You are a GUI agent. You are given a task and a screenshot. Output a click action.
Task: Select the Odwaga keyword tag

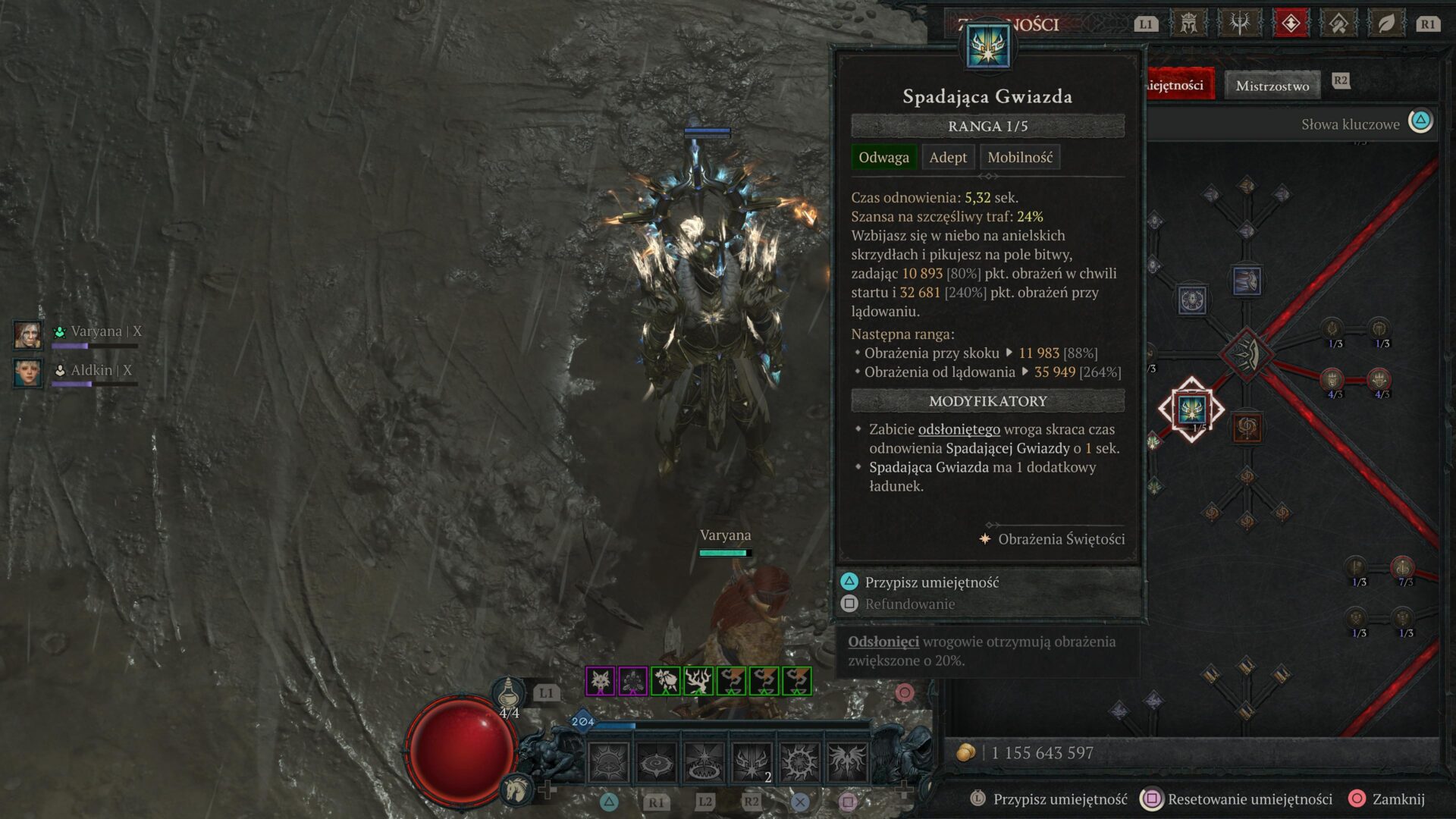tap(883, 158)
